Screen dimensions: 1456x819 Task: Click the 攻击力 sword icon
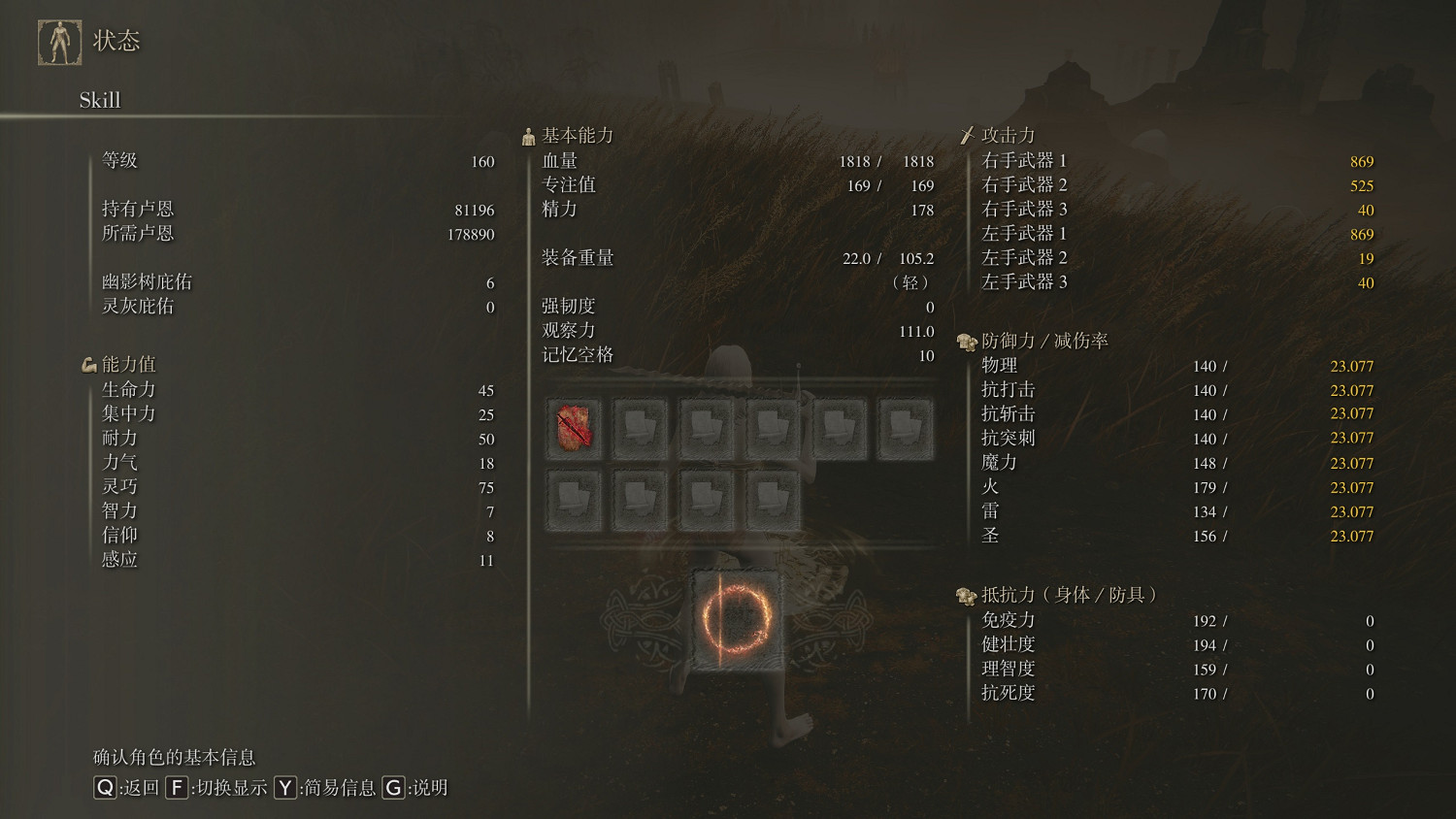click(x=968, y=134)
